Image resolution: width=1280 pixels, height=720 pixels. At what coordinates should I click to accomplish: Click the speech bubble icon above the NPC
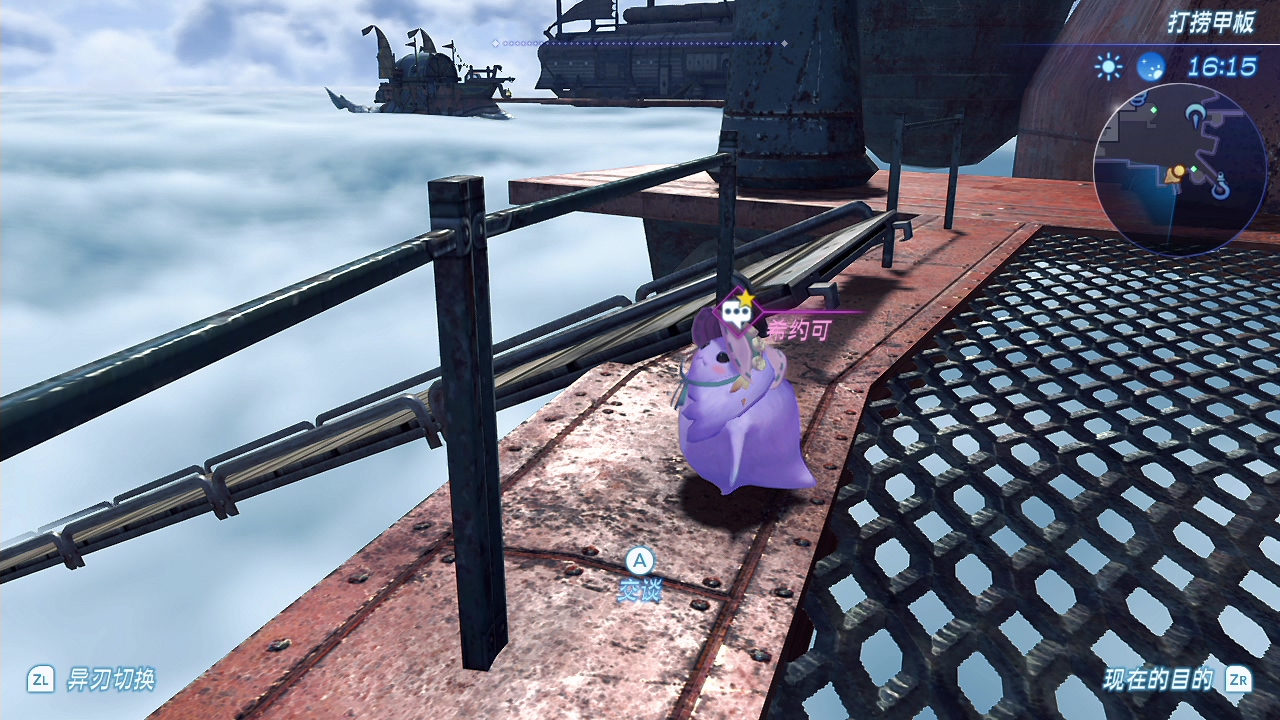tap(738, 316)
